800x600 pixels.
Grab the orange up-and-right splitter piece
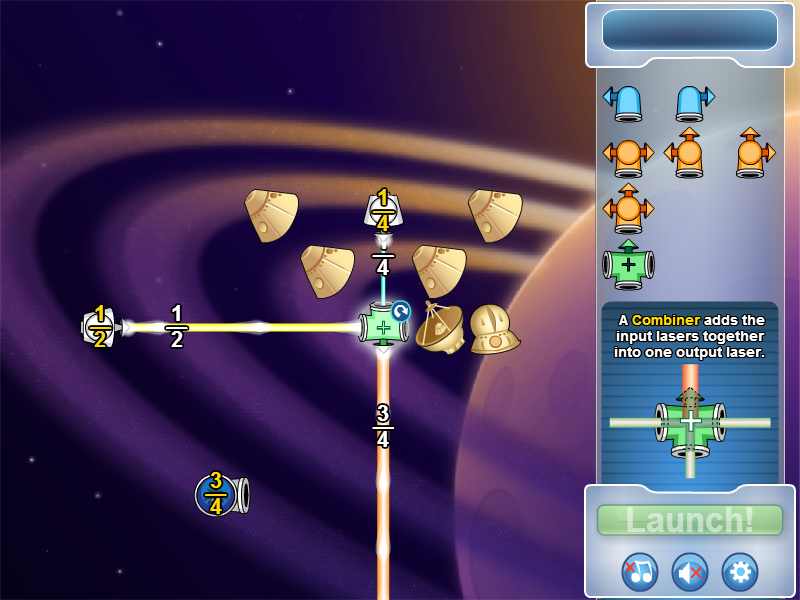(753, 153)
